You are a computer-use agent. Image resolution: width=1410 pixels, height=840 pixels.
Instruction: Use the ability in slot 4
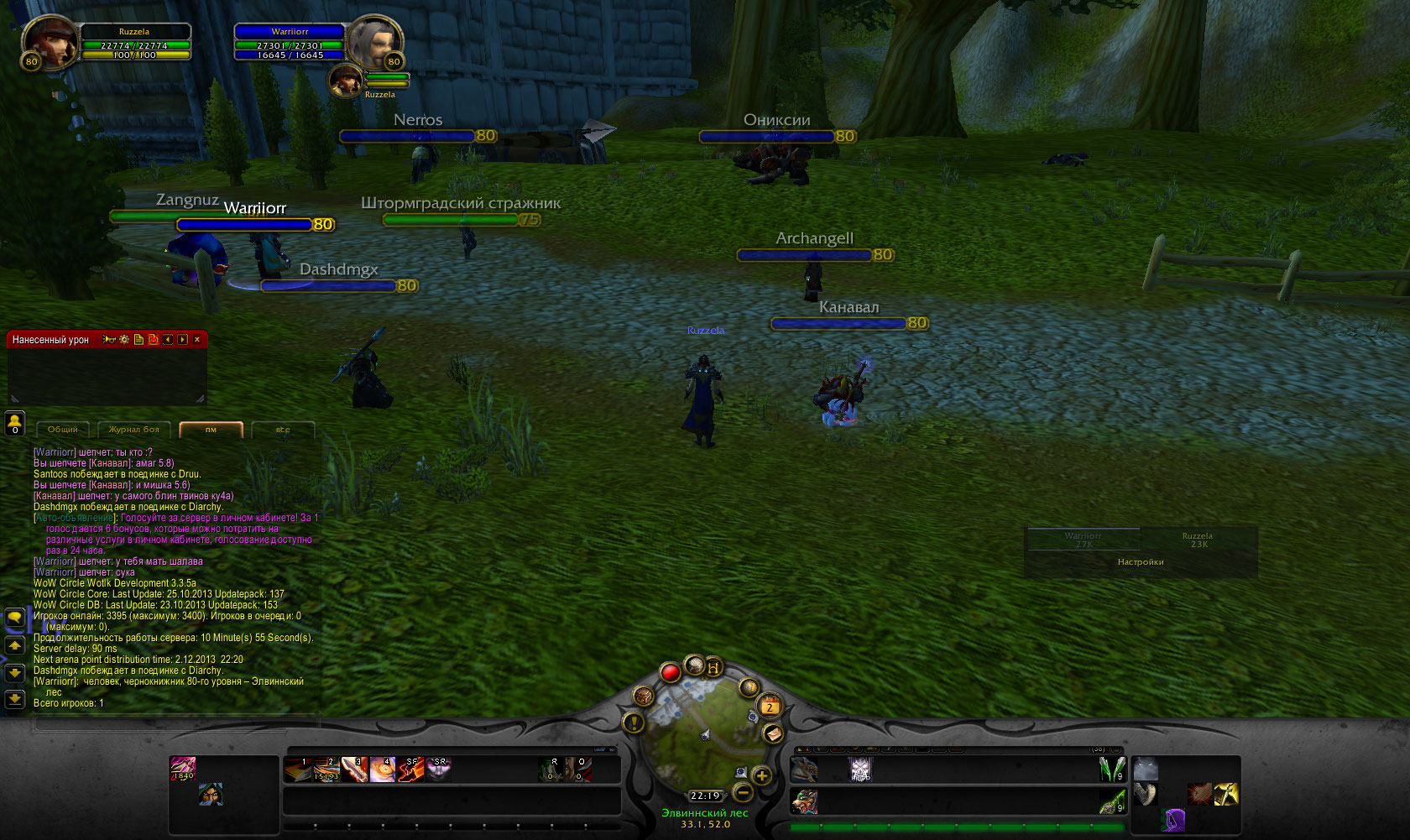click(x=383, y=770)
